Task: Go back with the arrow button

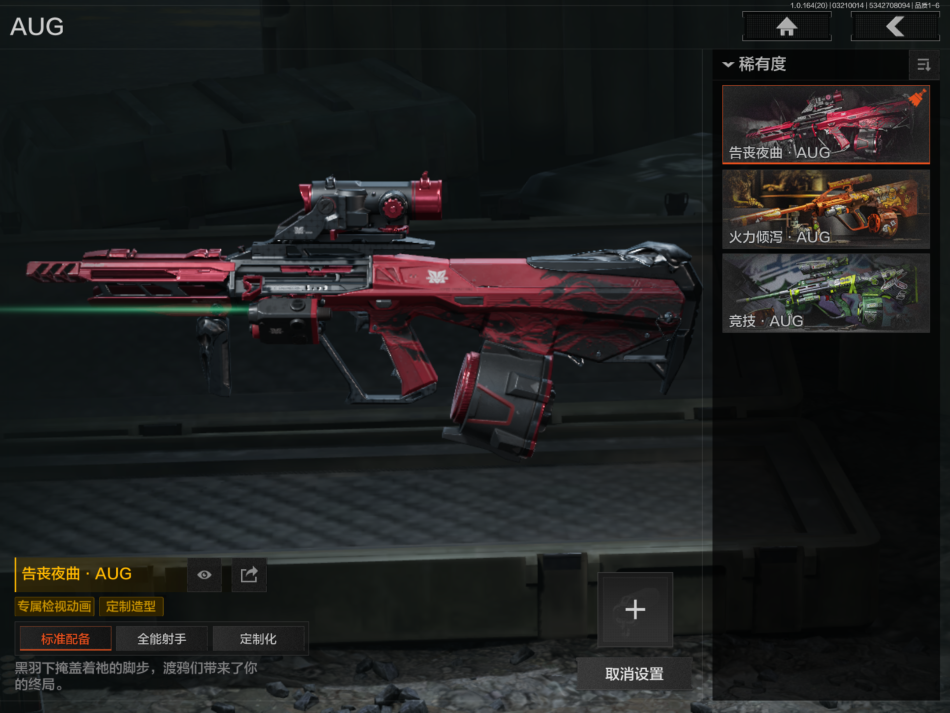Action: pos(894,27)
